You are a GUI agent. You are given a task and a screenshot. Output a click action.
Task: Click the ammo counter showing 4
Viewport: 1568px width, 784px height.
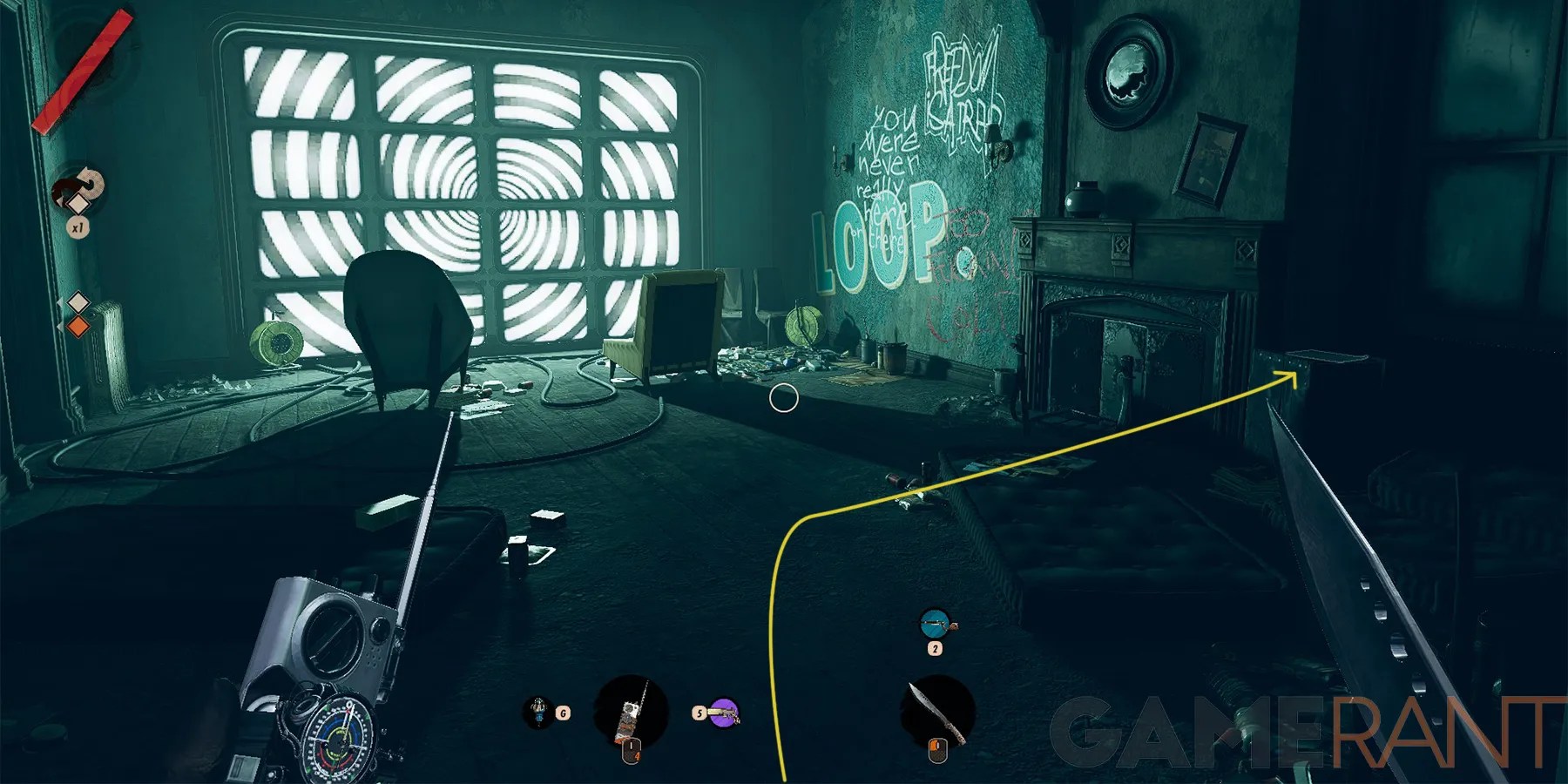tap(637, 757)
